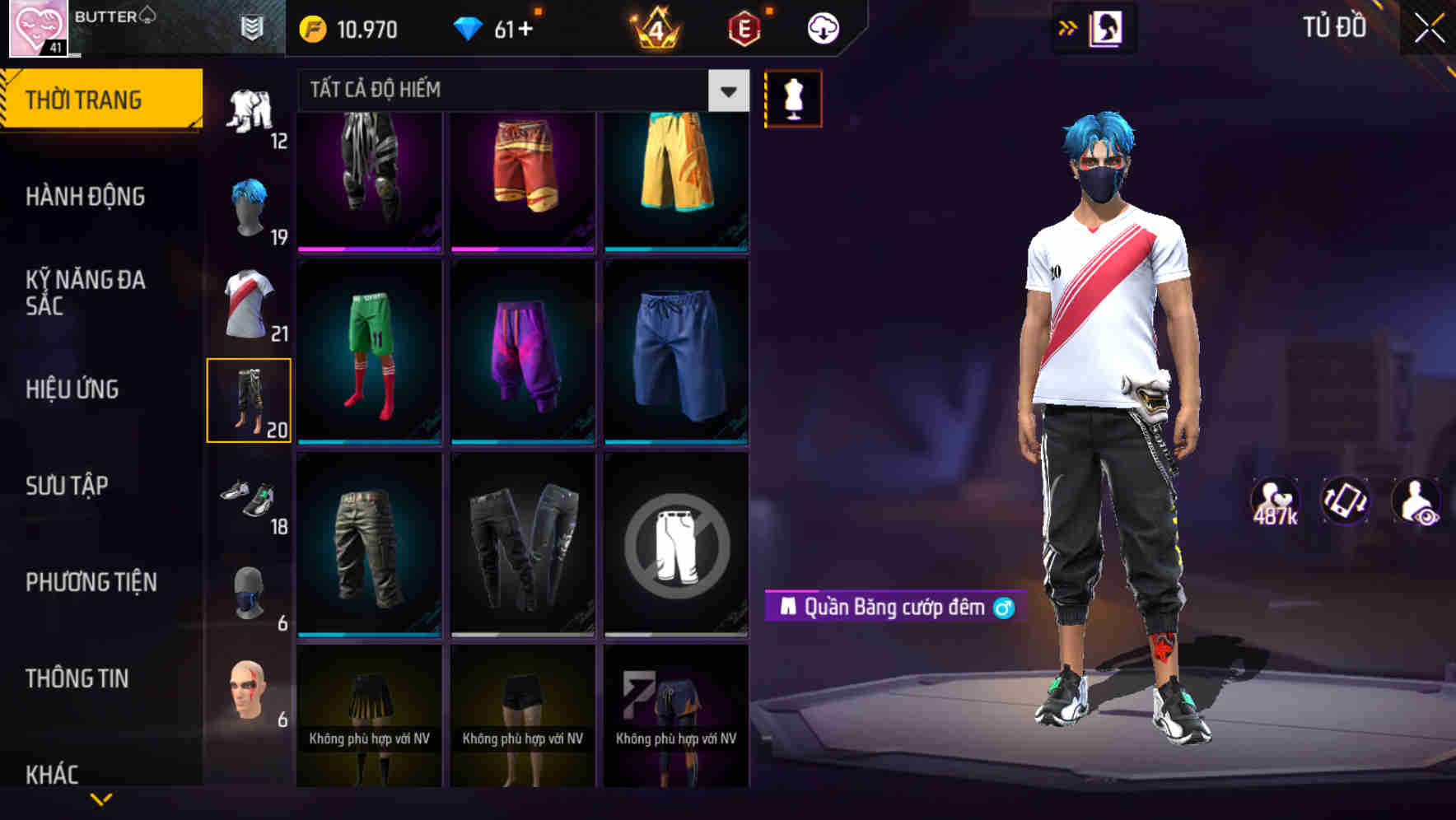Click the Quần Băng cướp đêm label
The width and height of the screenshot is (1456, 820).
(889, 608)
